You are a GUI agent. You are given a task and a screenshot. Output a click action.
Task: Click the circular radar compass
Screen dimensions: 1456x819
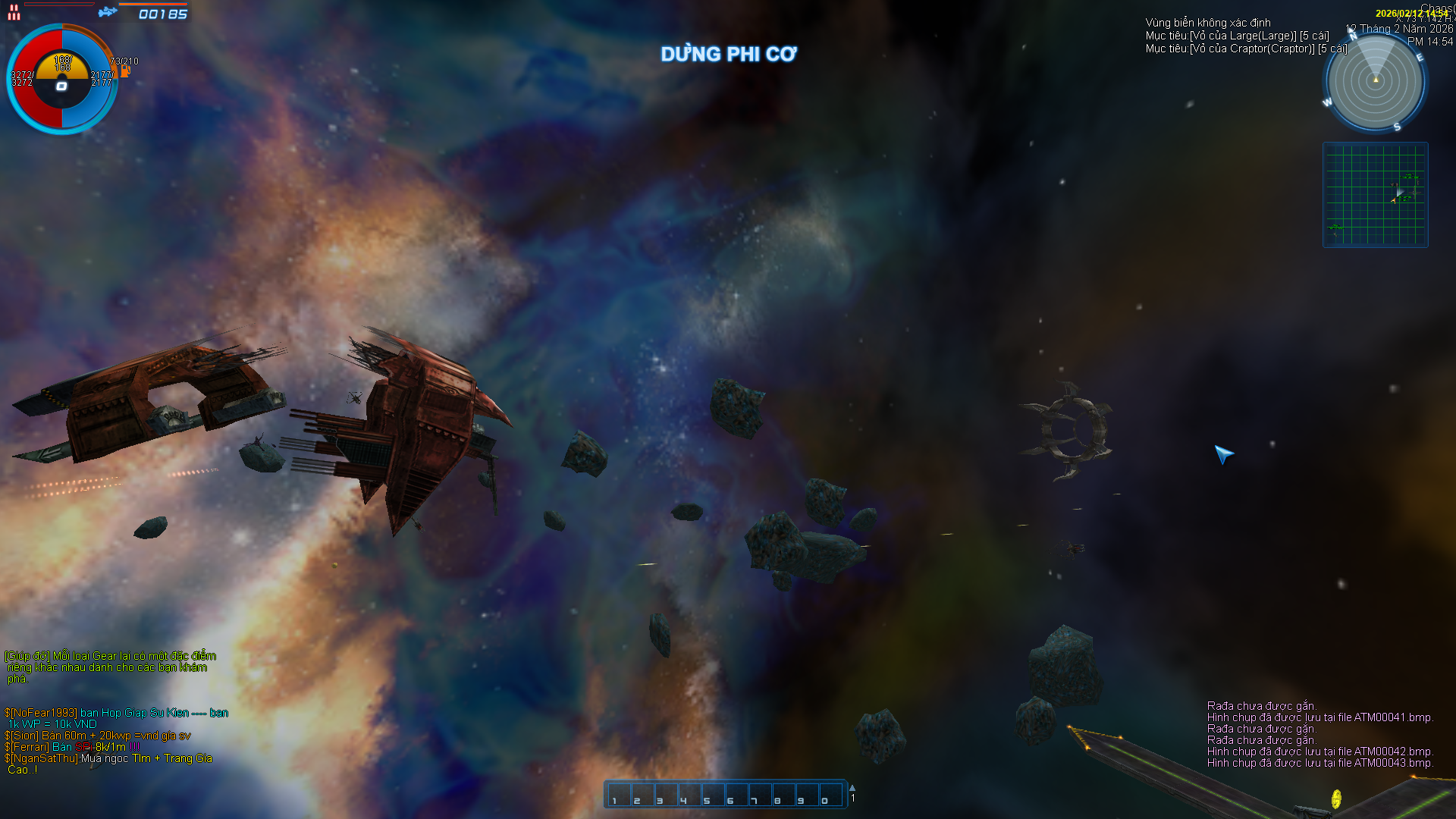tap(1375, 81)
